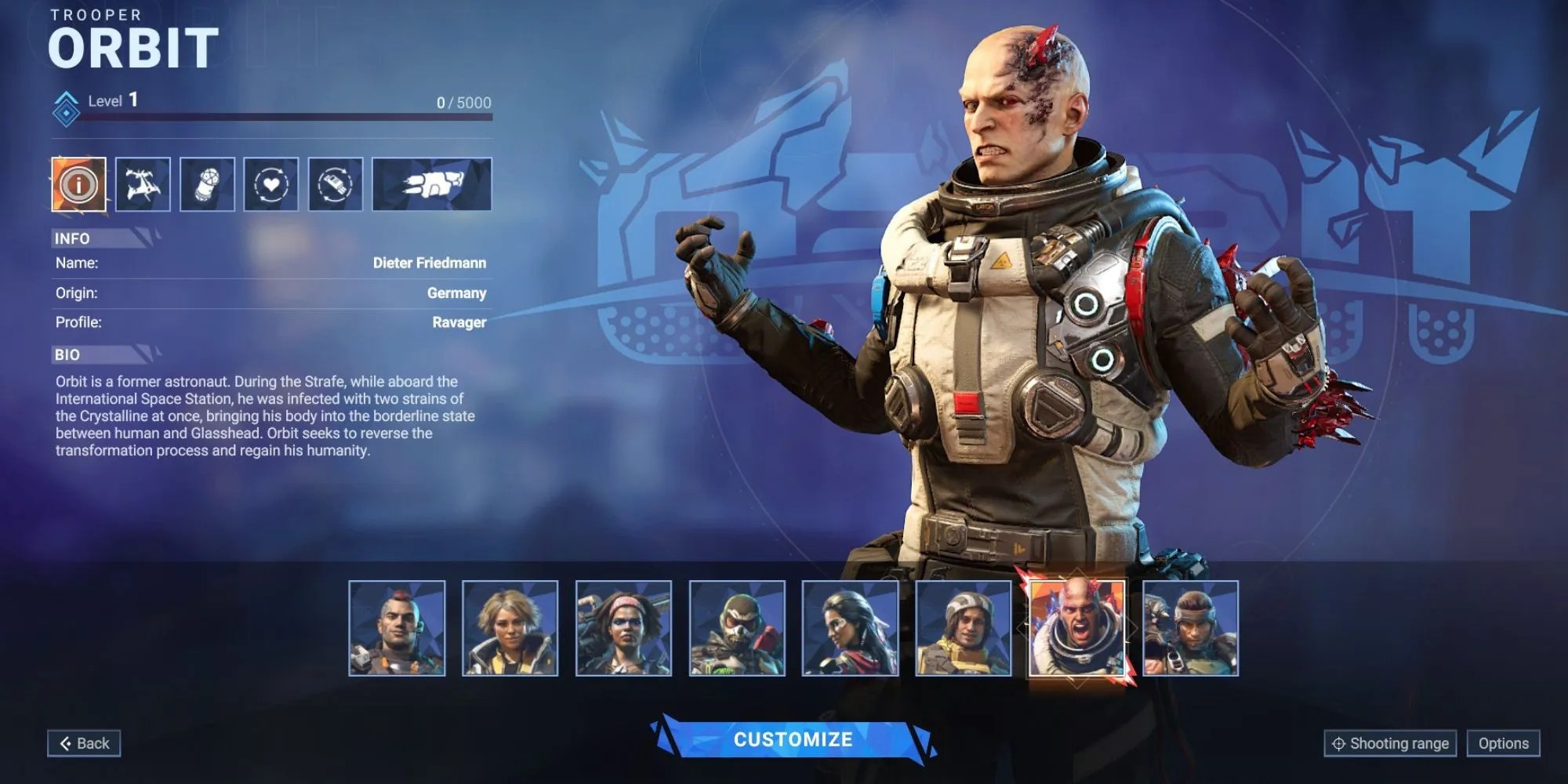This screenshot has width=1568, height=784.
Task: Select the health regeneration ability icon
Action: click(x=270, y=185)
